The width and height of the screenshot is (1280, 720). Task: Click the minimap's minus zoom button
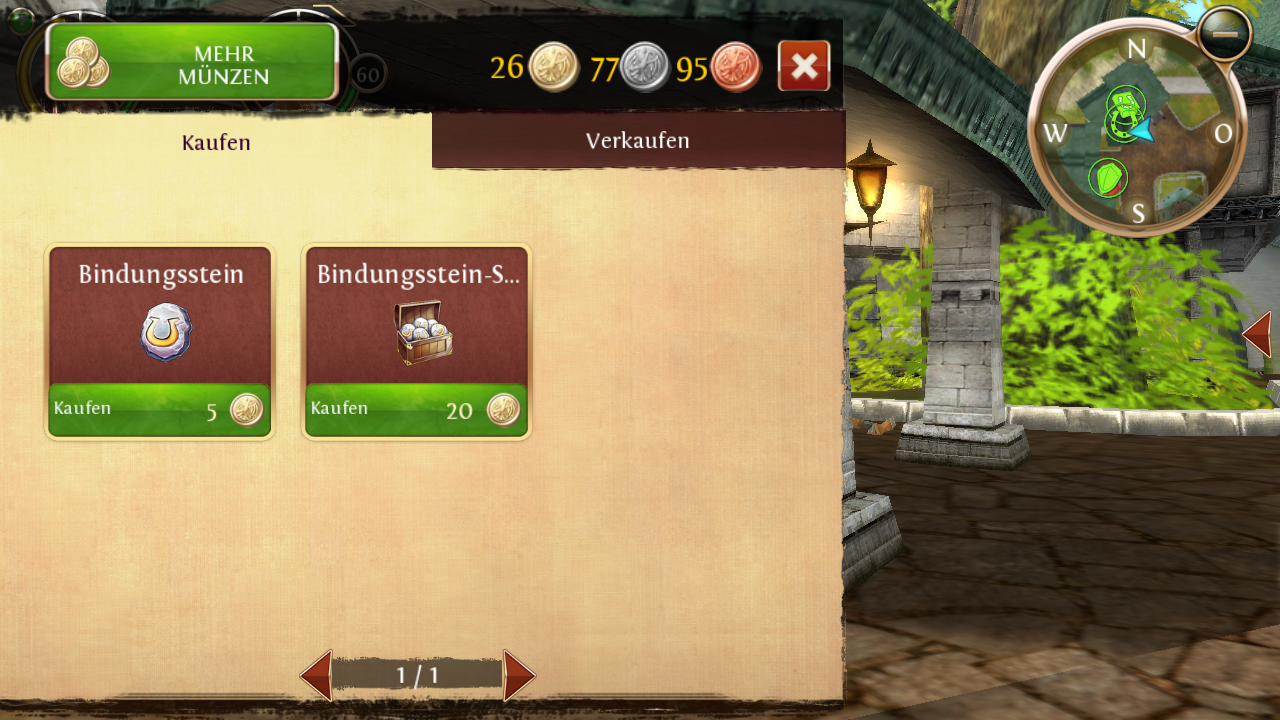(1225, 33)
